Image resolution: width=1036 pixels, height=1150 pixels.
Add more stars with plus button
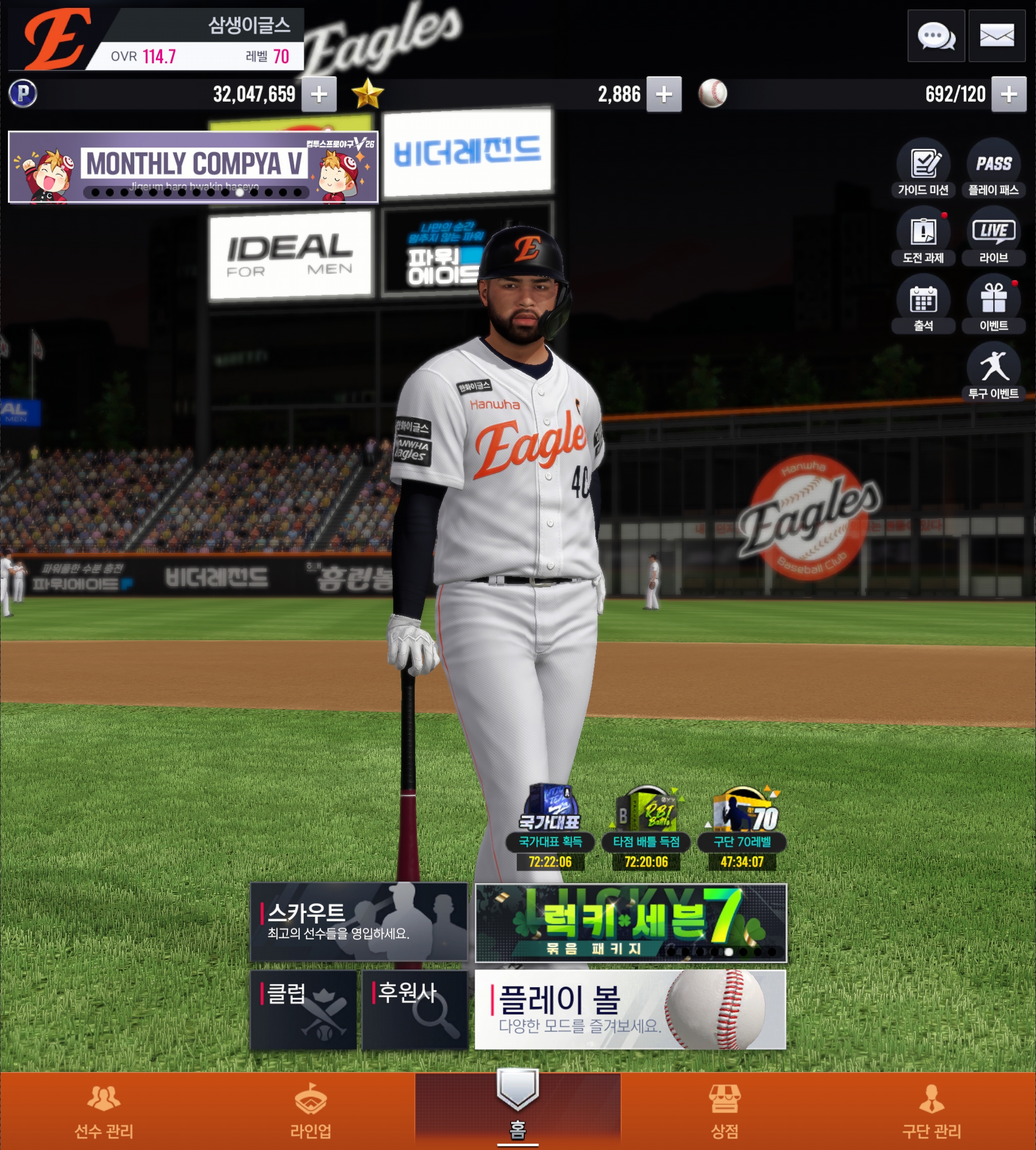[x=664, y=94]
